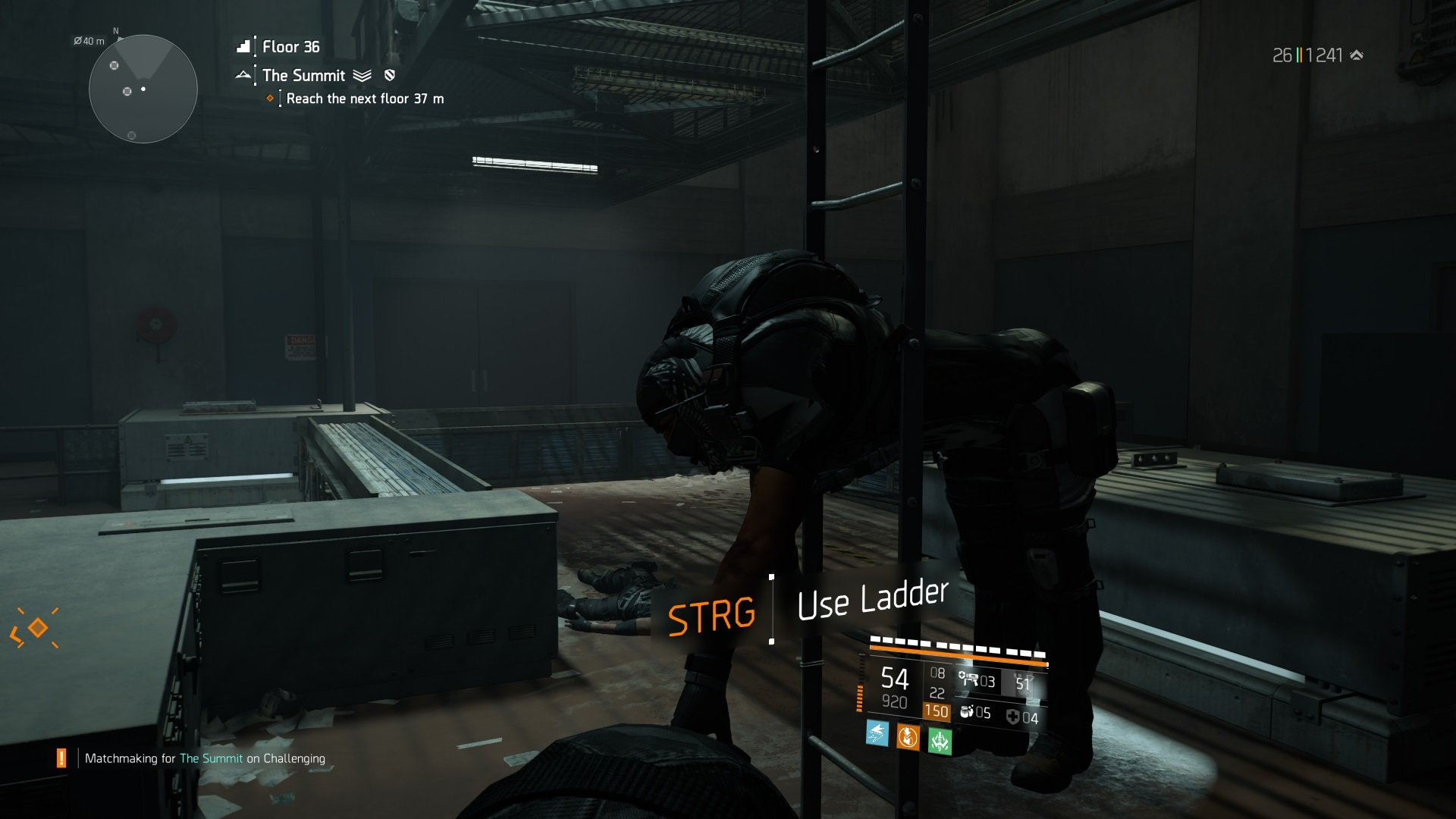
Task: Expand the SHD level arrow next to 1241
Action: click(x=1357, y=54)
